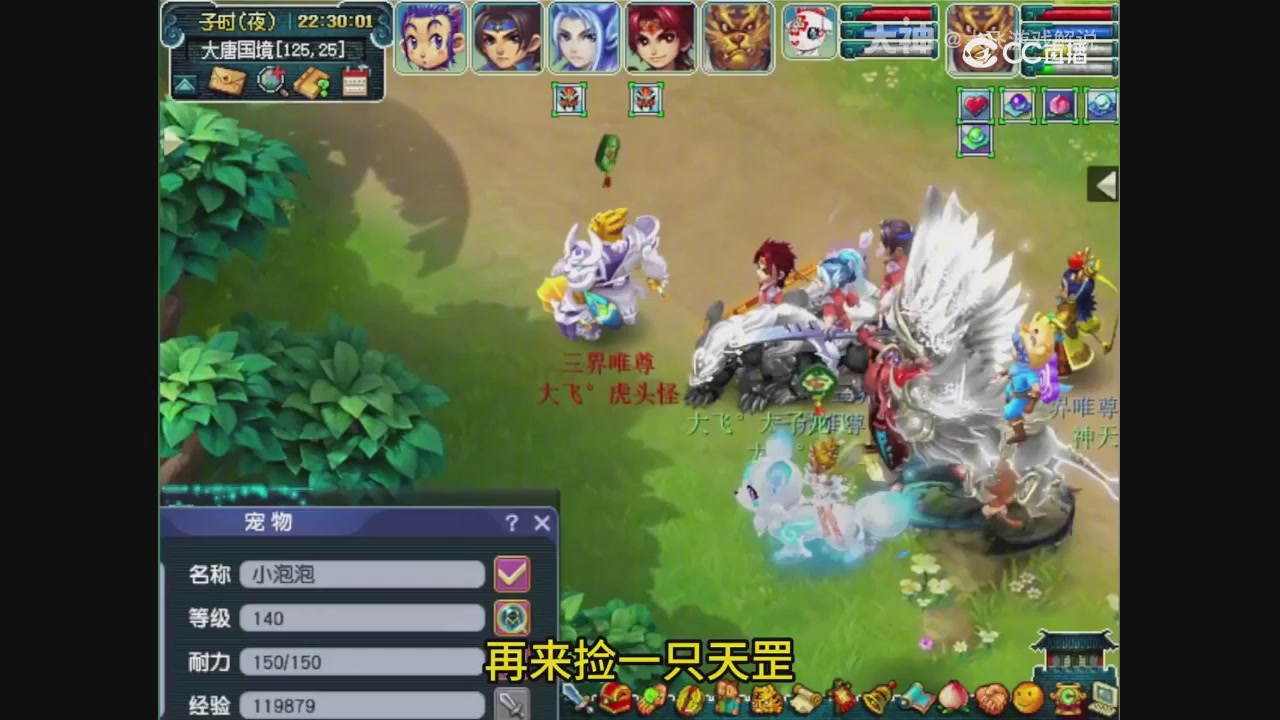Open the mail envelope icon on the minimap panel
The image size is (1280, 720).
(227, 80)
